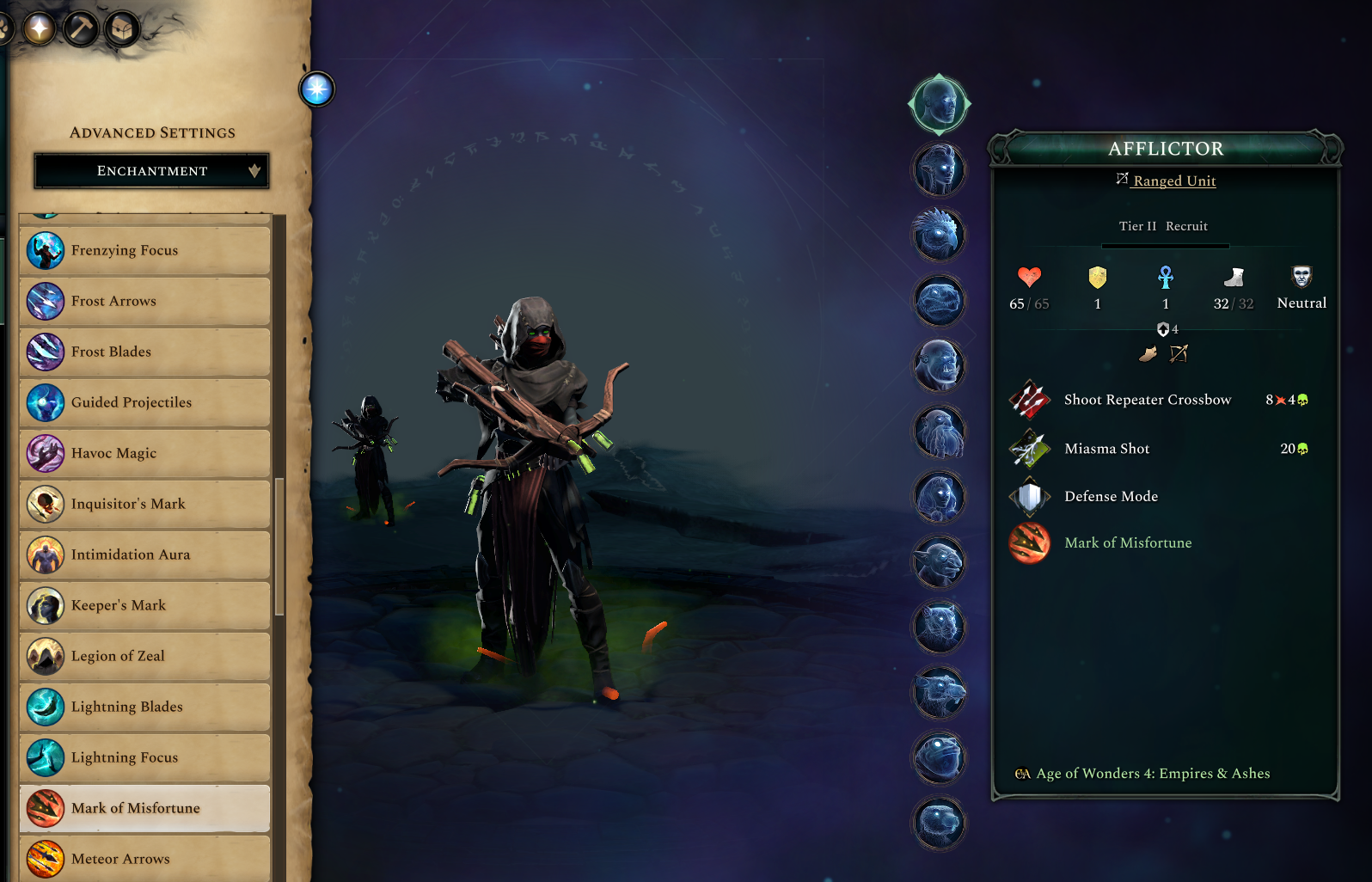Click the blue glowing orb above the scroll

tap(316, 89)
